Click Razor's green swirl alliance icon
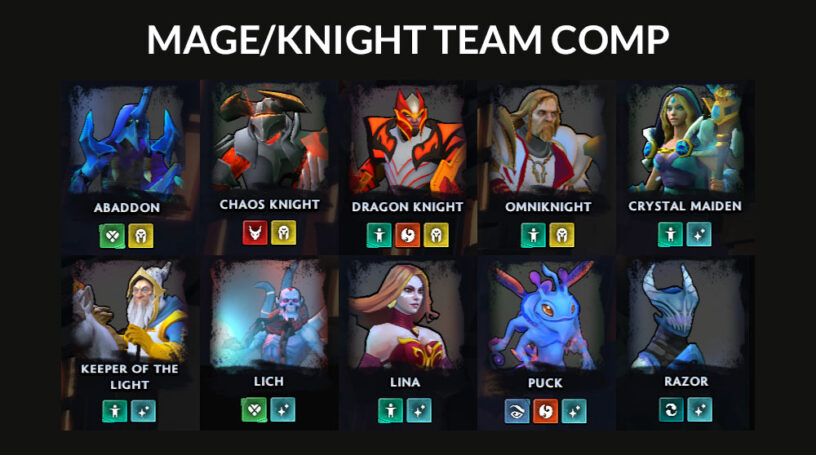The image size is (816, 455). pos(672,410)
